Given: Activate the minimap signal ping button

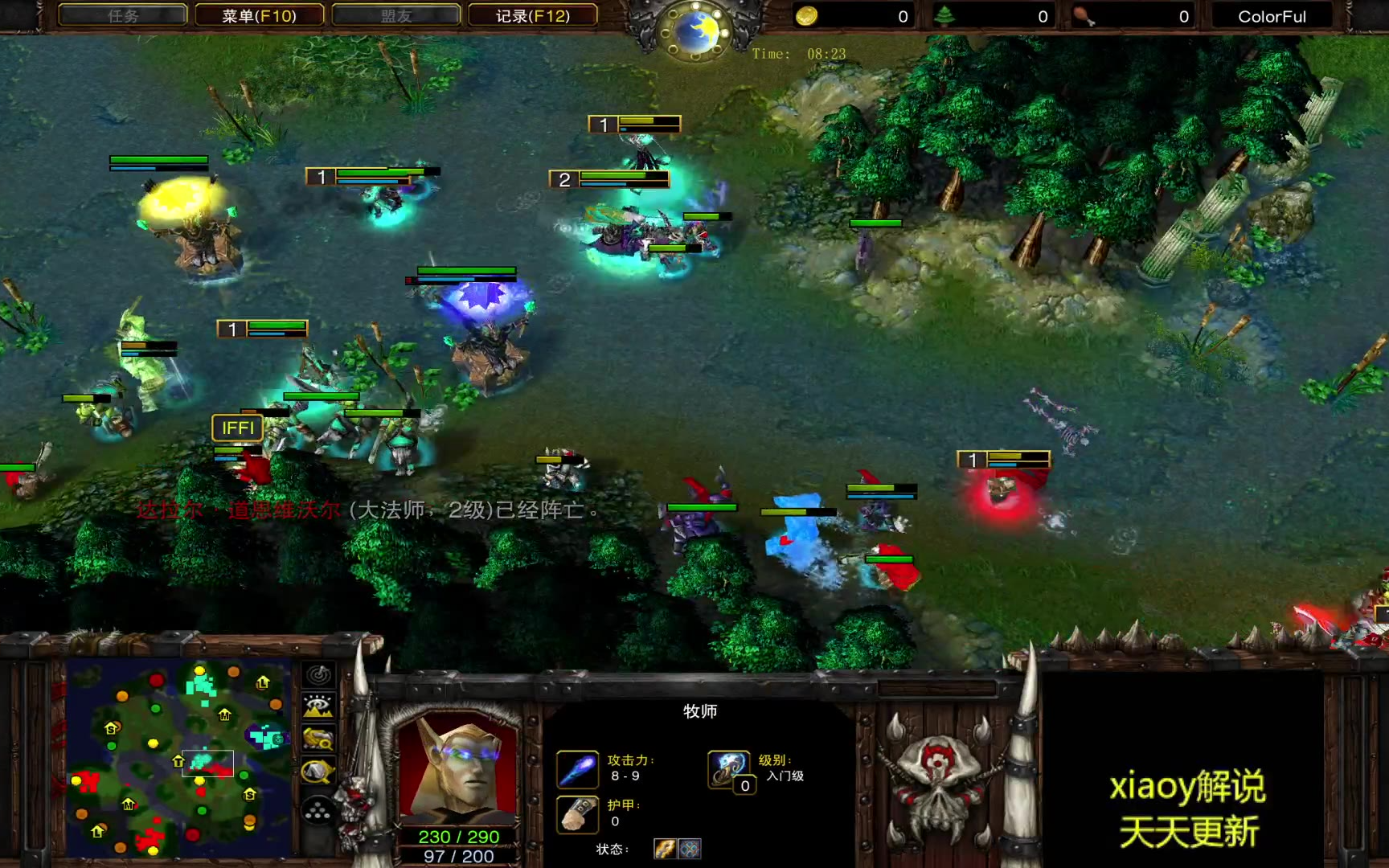Looking at the screenshot, I should [319, 675].
